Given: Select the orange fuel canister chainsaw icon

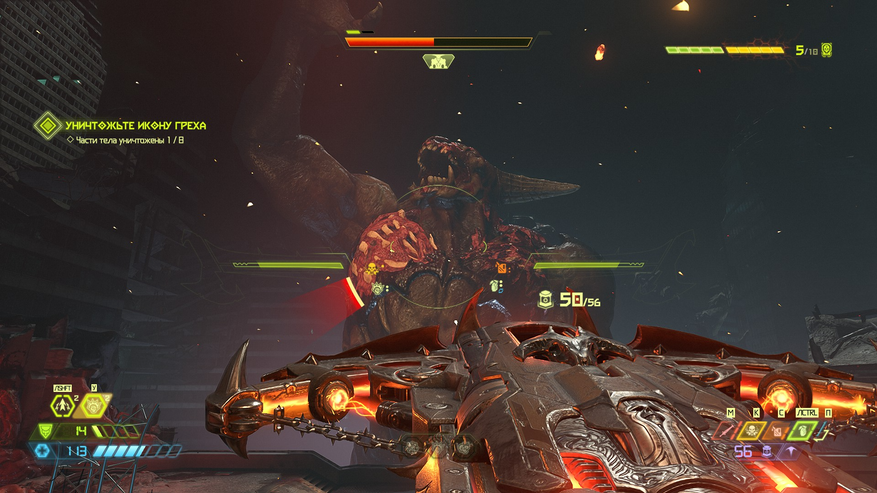Looking at the screenshot, I should (x=777, y=431).
